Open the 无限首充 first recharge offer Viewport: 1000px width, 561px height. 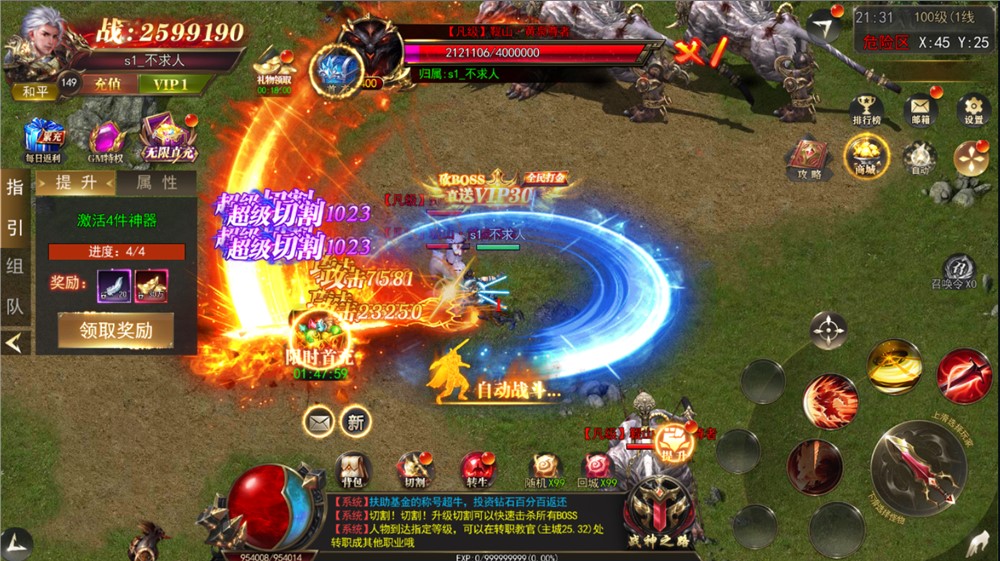pos(168,138)
